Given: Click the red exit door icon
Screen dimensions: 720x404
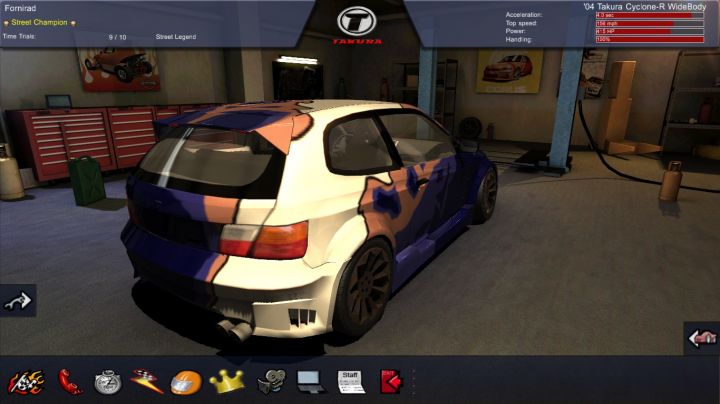Looking at the screenshot, I should [x=389, y=381].
